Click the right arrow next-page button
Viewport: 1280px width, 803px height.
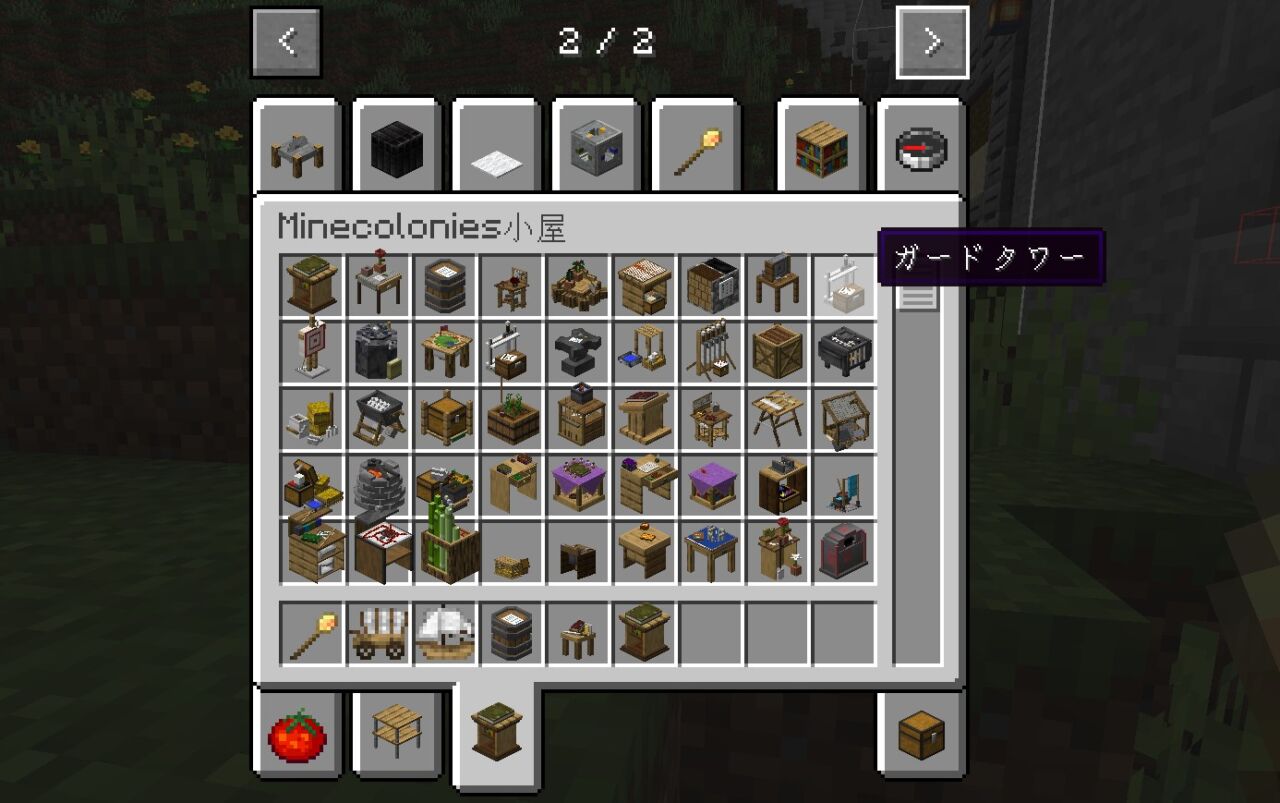click(x=933, y=42)
